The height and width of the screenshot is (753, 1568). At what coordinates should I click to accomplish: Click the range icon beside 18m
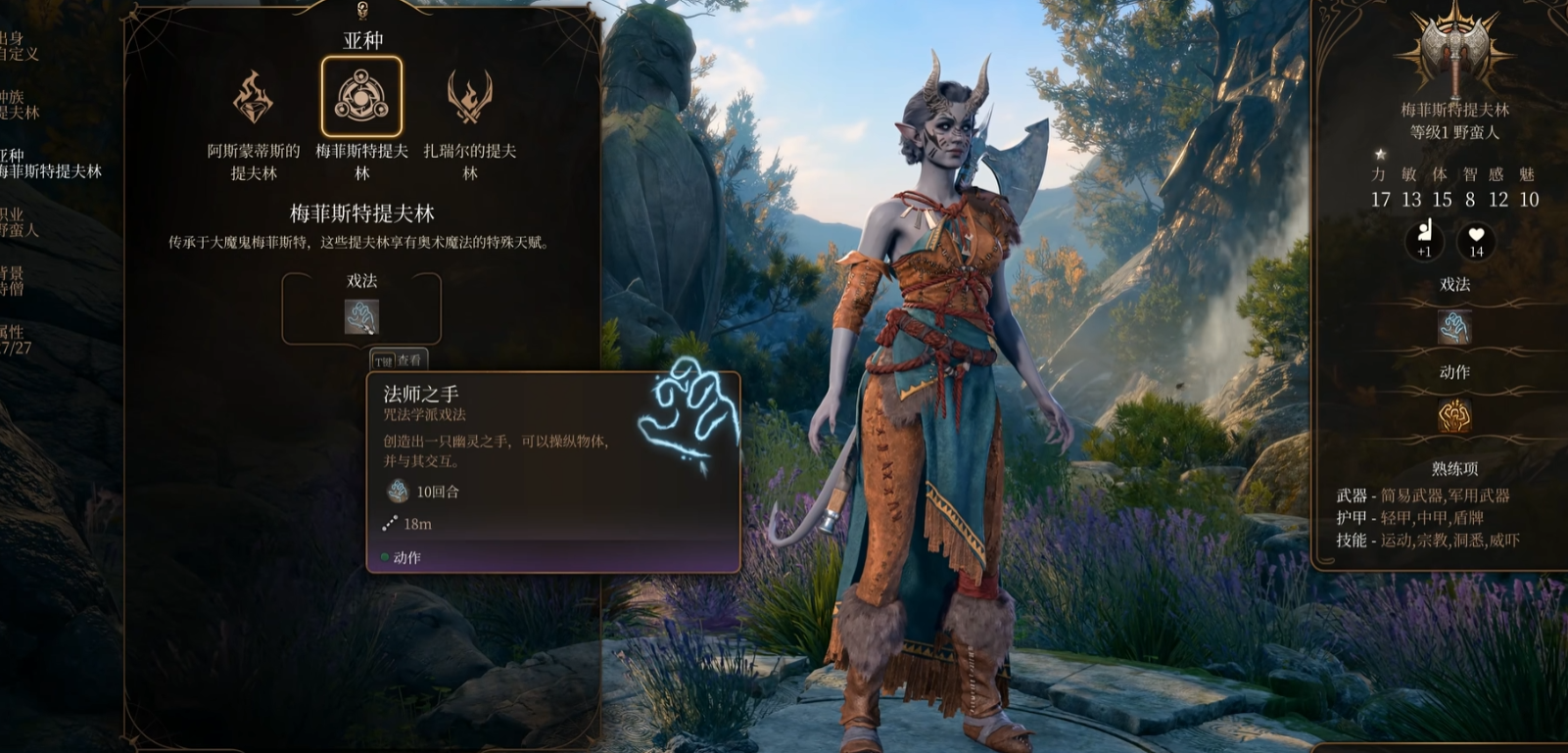[389, 523]
